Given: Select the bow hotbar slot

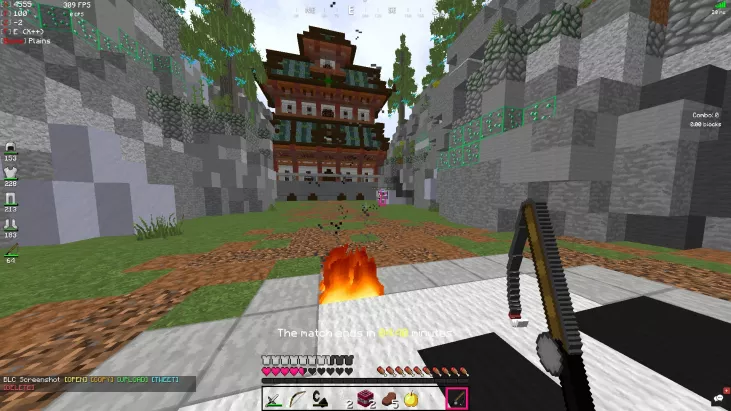Looking at the screenshot, I should [294, 400].
